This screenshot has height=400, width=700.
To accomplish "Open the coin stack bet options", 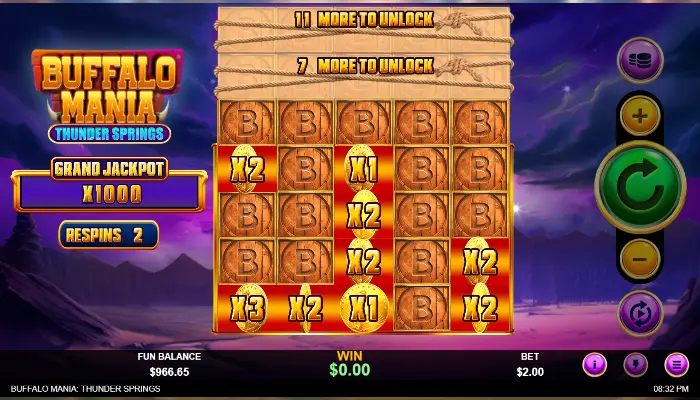I will [x=640, y=59].
